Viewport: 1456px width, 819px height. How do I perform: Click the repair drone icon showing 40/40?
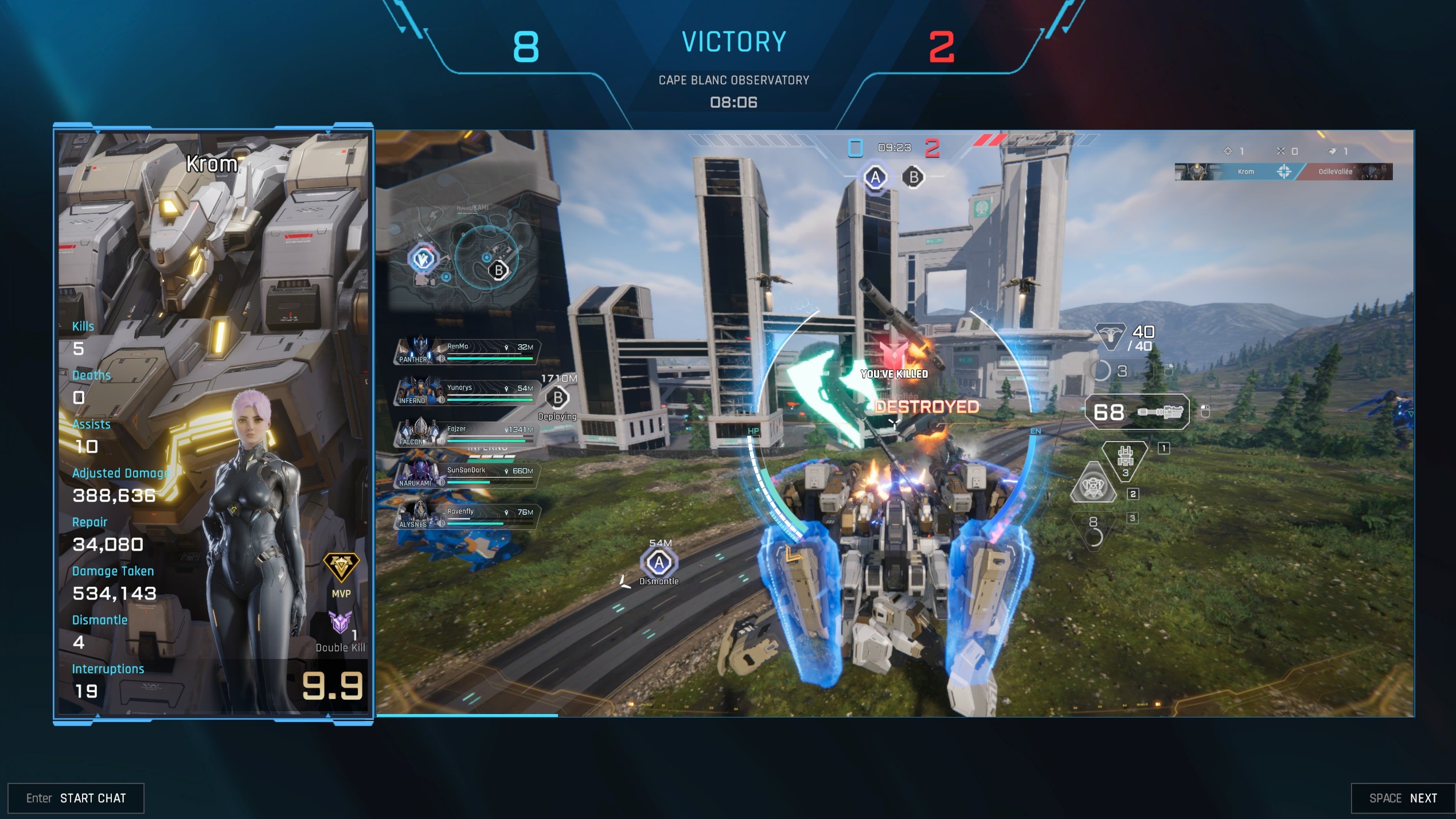[1111, 337]
